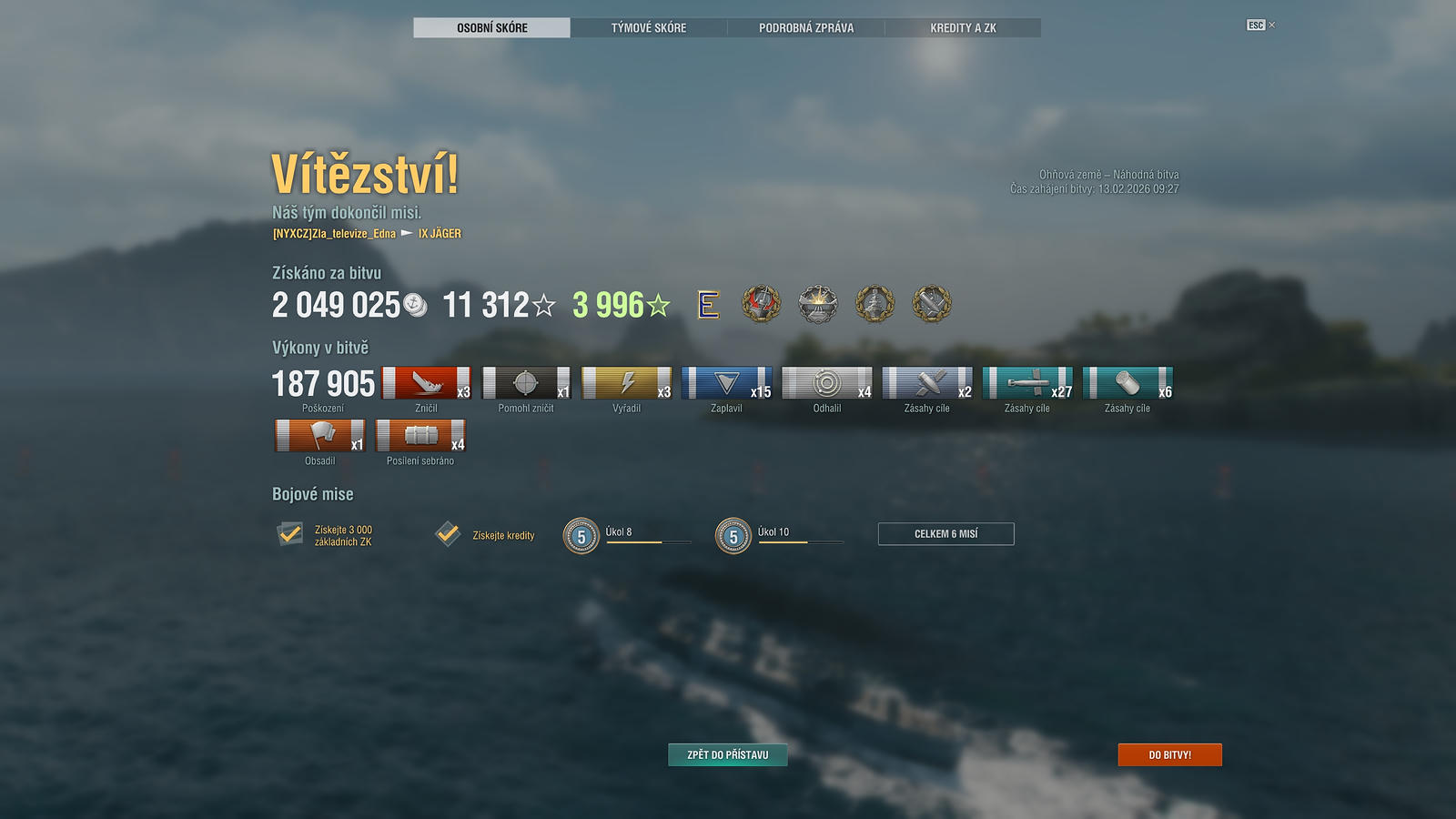Open the Úkol 8 mission badge
The height and width of the screenshot is (819, 1456).
(x=581, y=536)
